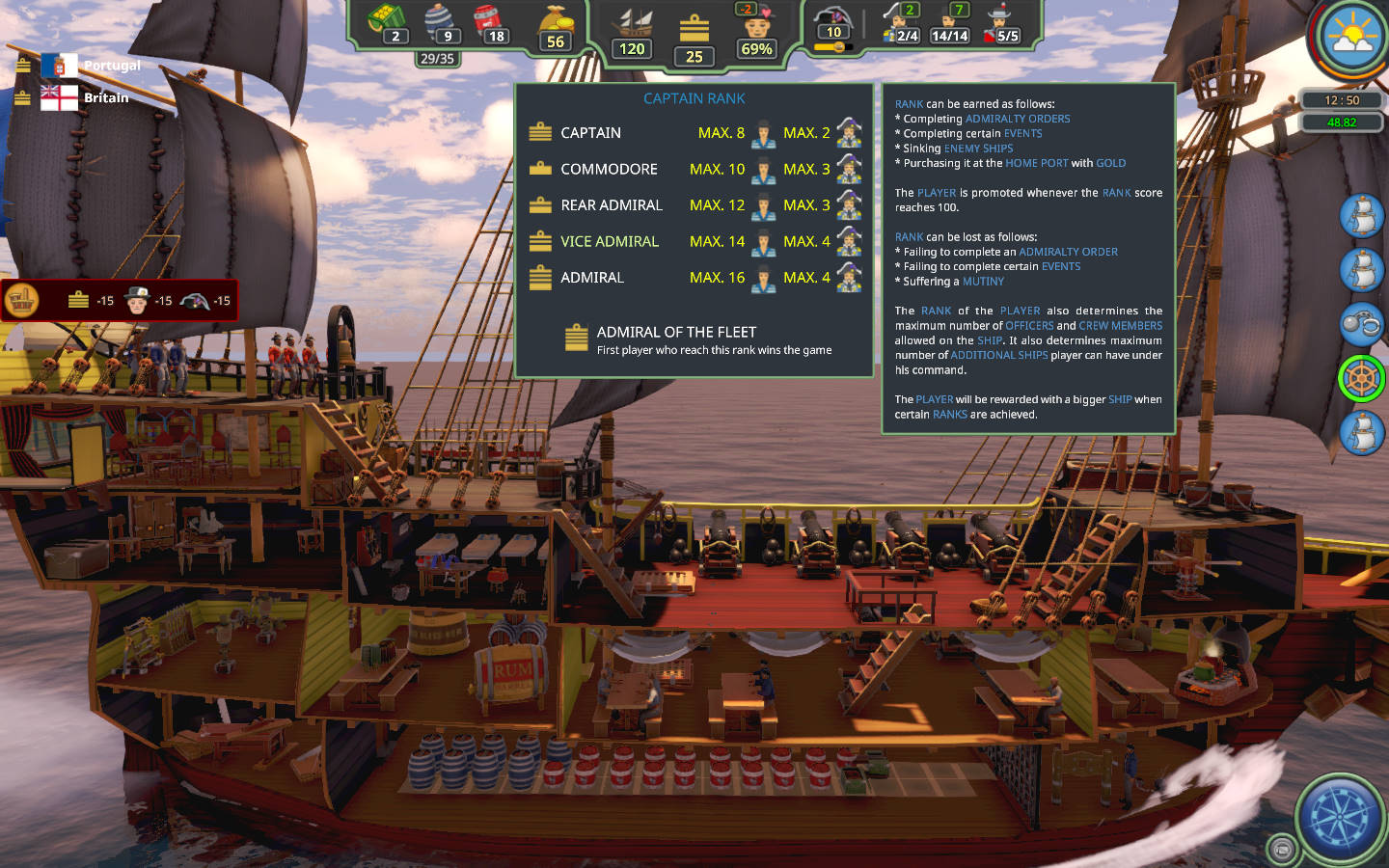
Task: Open the compass rose navigation button
Action: click(1341, 819)
